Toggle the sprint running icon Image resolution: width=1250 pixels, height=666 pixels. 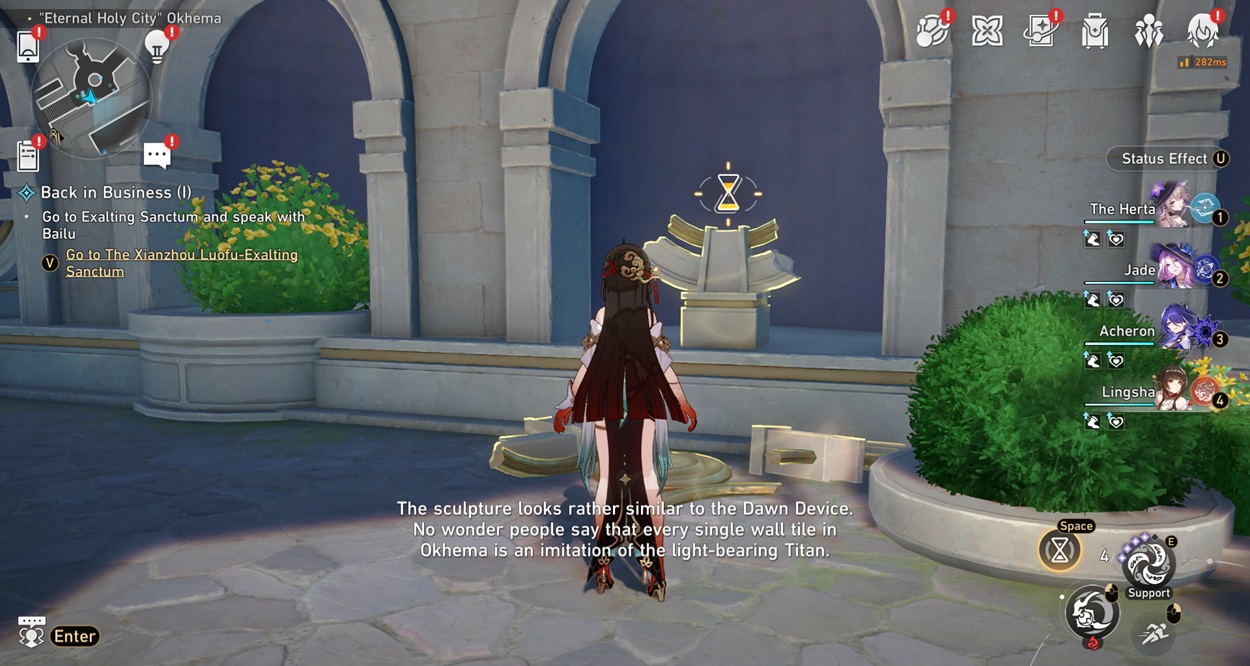pyautogui.click(x=1154, y=632)
